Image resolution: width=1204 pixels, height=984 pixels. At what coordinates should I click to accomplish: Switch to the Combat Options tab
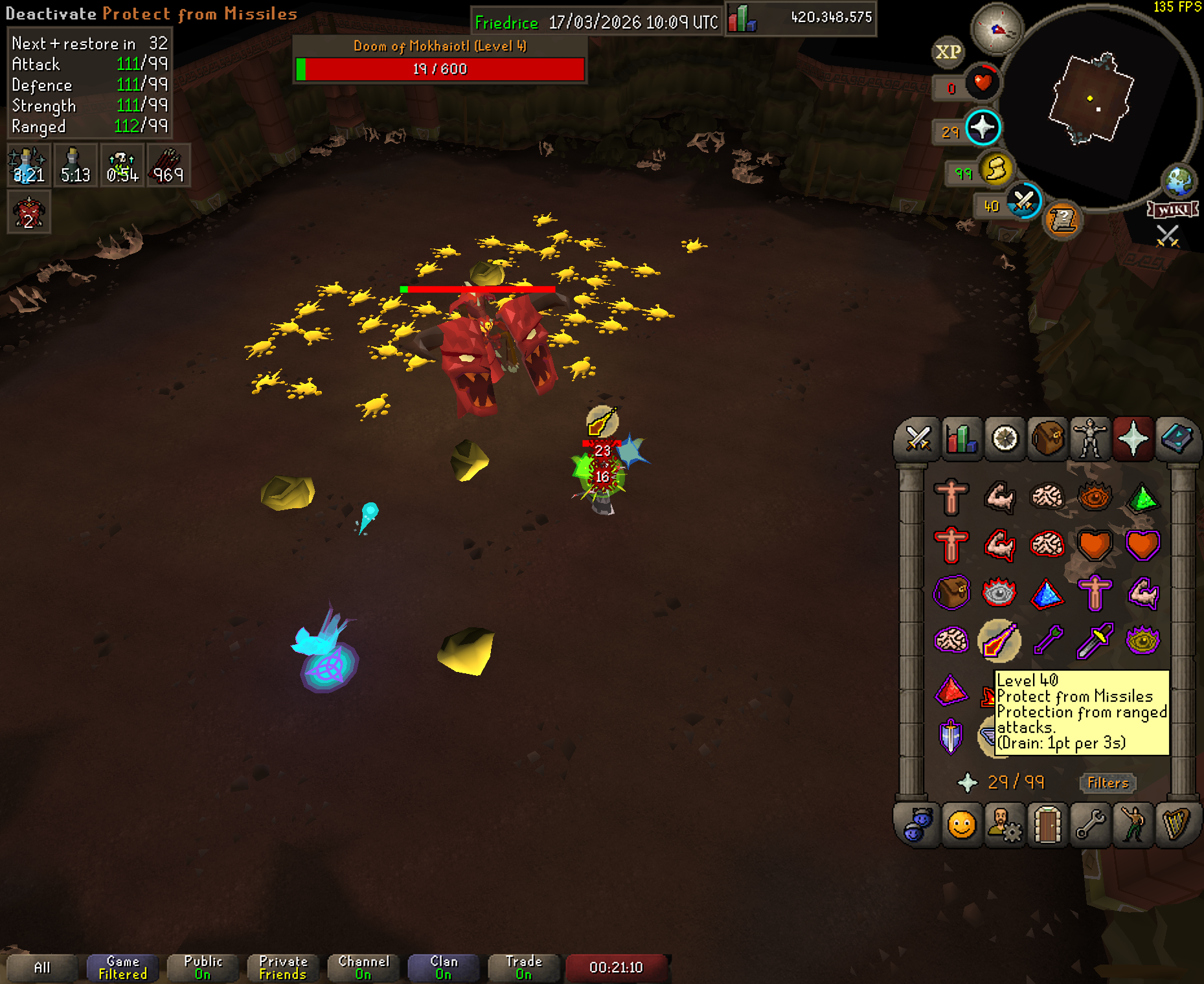tap(918, 440)
